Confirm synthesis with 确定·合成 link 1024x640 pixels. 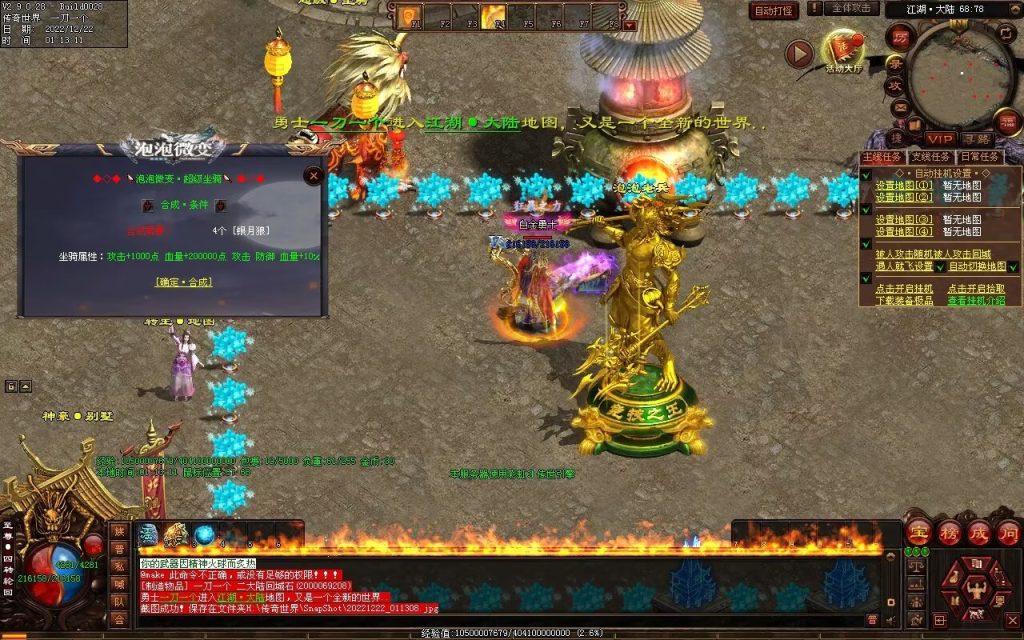[x=183, y=282]
